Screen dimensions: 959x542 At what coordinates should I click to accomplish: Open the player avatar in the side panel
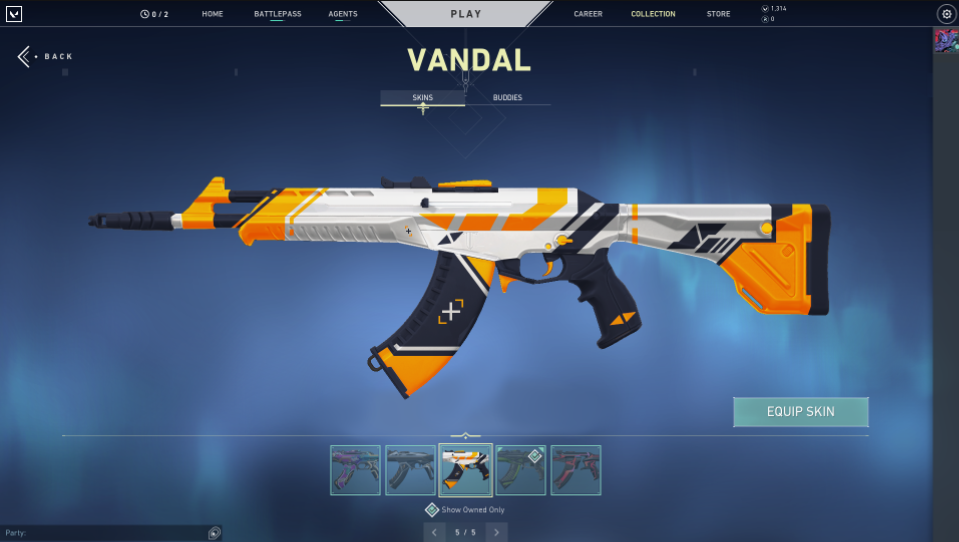pos(945,41)
